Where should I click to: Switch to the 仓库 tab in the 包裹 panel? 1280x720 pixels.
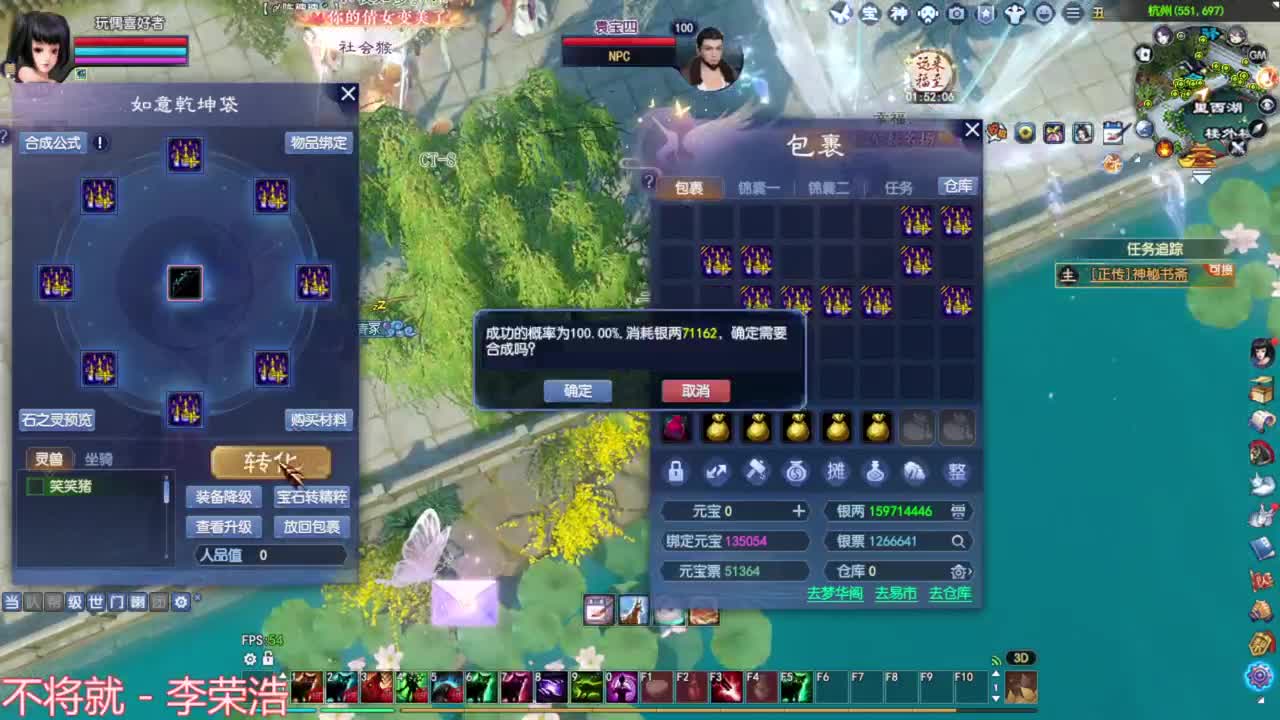958,186
